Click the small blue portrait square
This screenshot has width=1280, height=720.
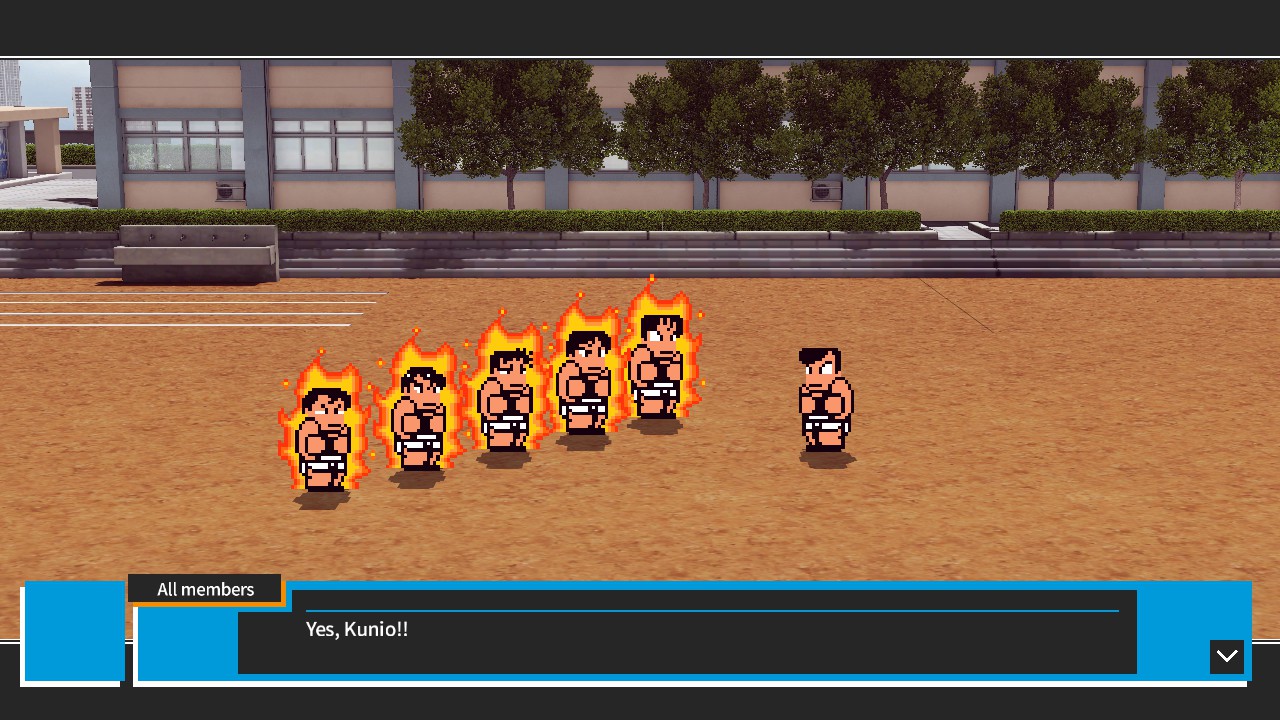click(x=74, y=630)
